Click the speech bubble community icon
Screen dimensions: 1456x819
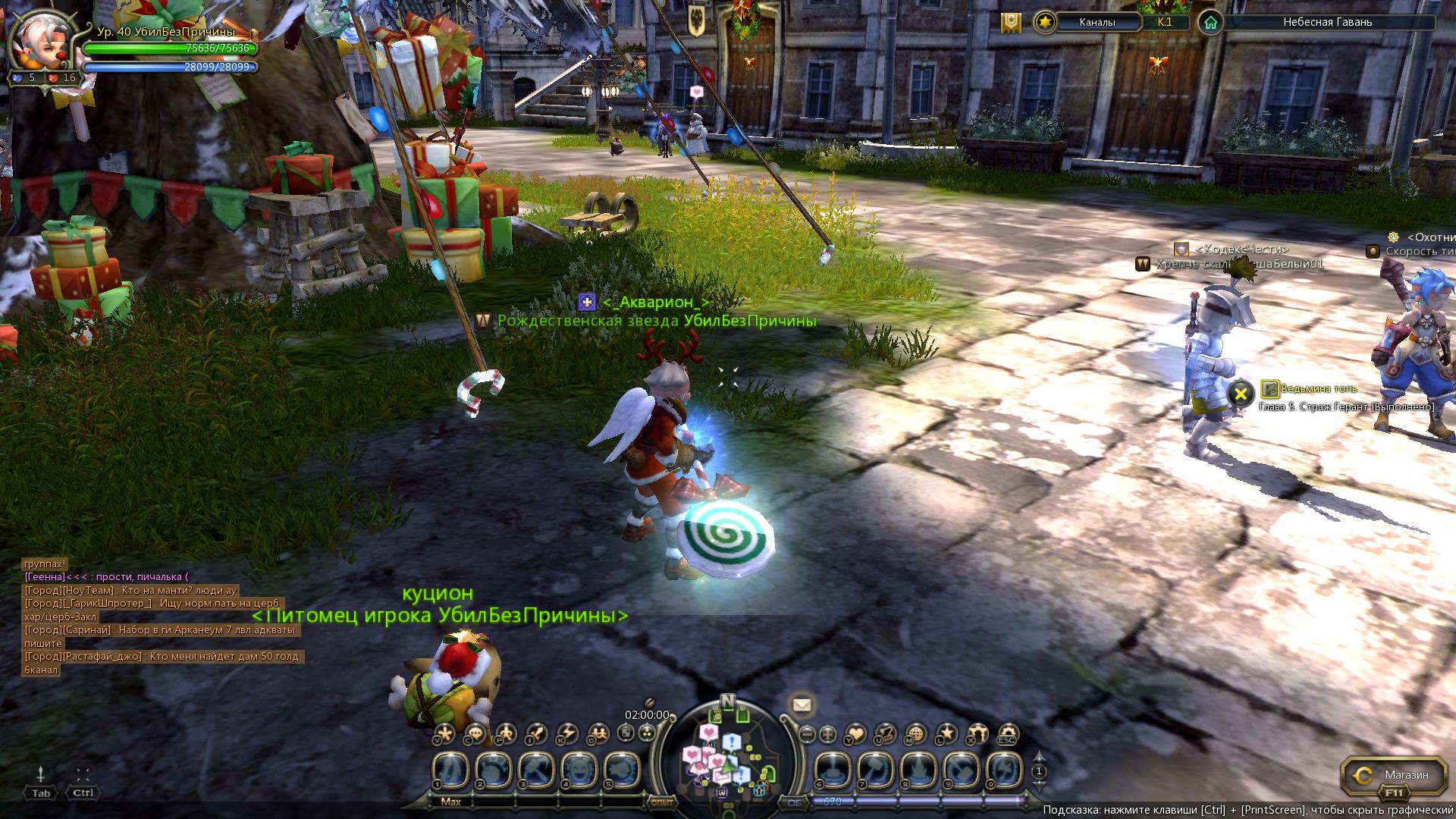(475, 733)
